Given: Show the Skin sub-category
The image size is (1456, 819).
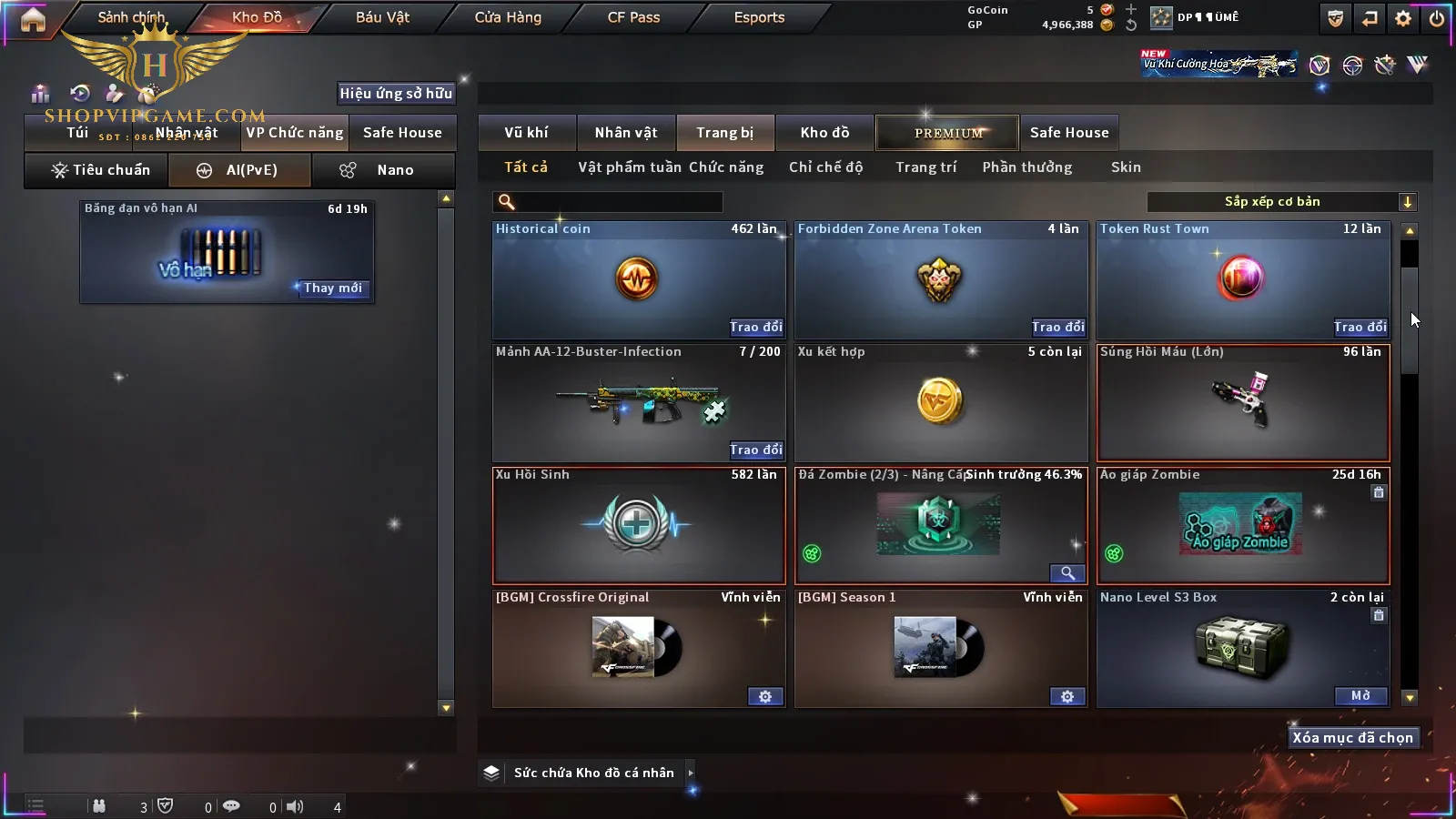Looking at the screenshot, I should (1126, 167).
